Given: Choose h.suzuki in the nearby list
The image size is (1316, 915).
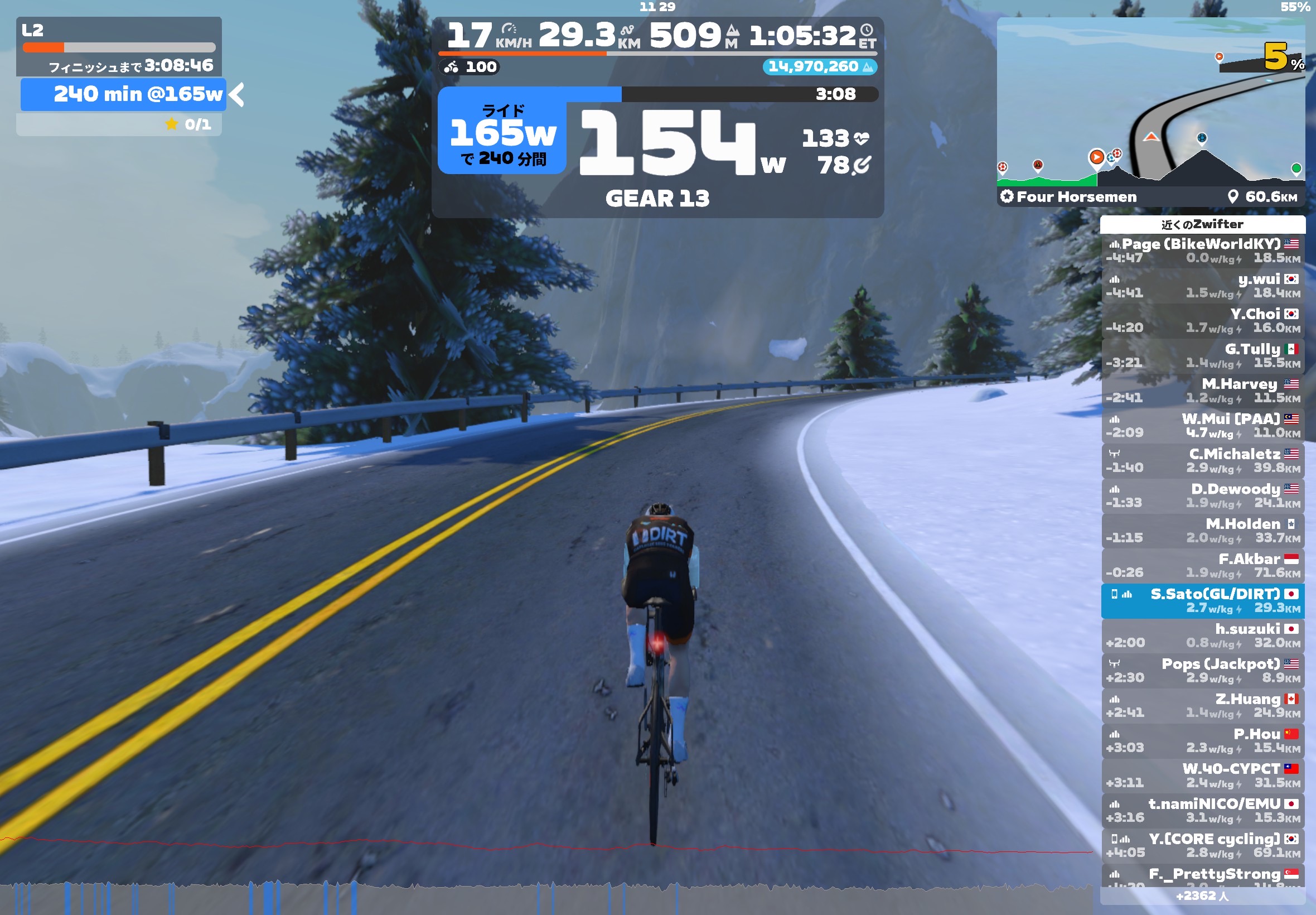Looking at the screenshot, I should pos(1202,635).
